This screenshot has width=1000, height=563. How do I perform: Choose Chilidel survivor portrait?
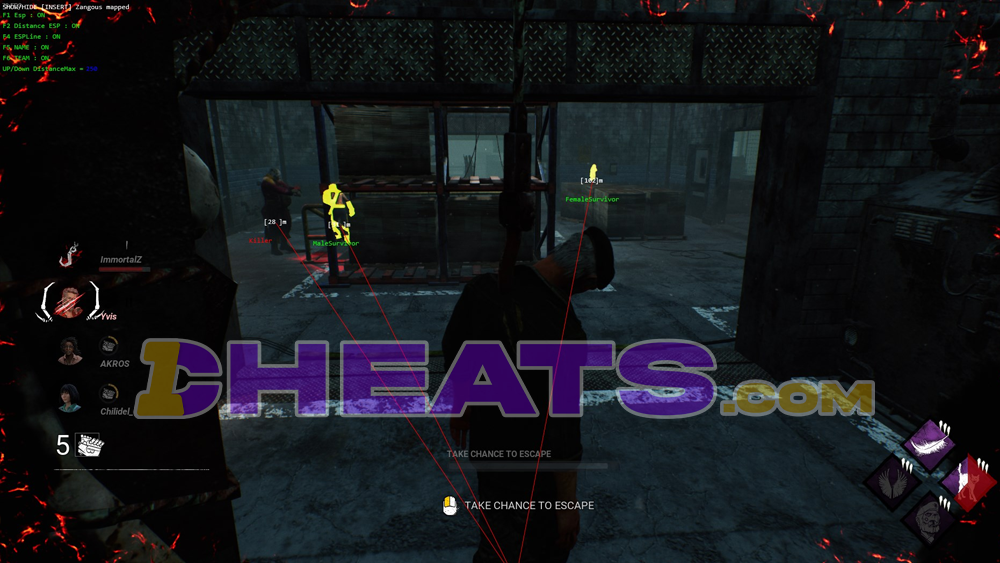[69, 397]
